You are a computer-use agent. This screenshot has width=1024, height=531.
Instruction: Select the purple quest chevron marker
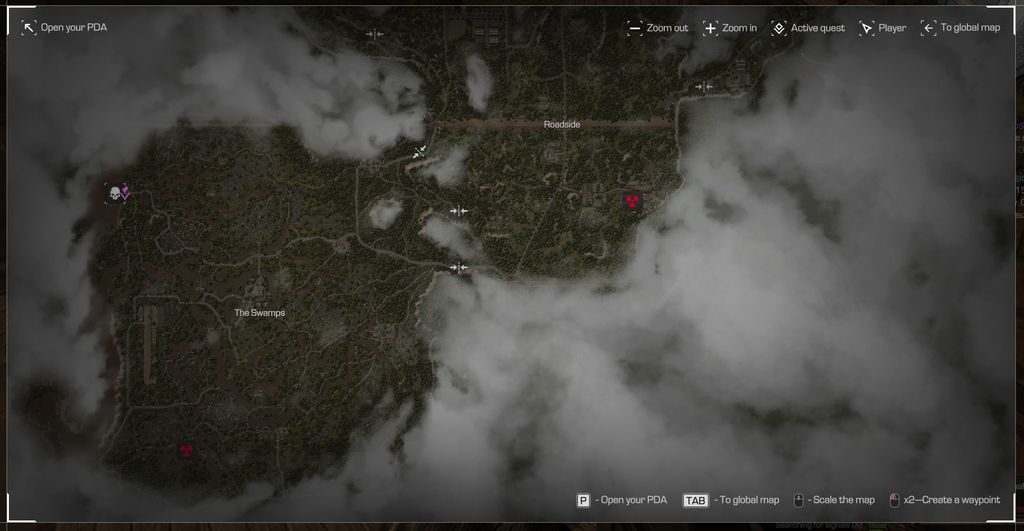tap(126, 193)
